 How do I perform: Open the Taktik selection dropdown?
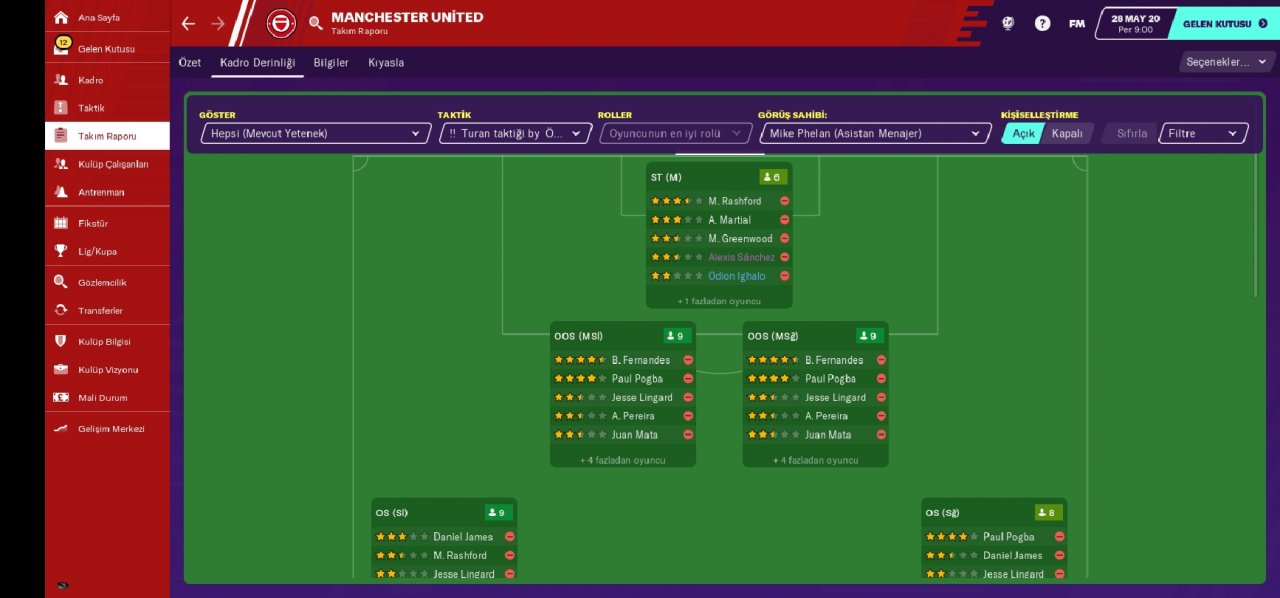tap(515, 134)
